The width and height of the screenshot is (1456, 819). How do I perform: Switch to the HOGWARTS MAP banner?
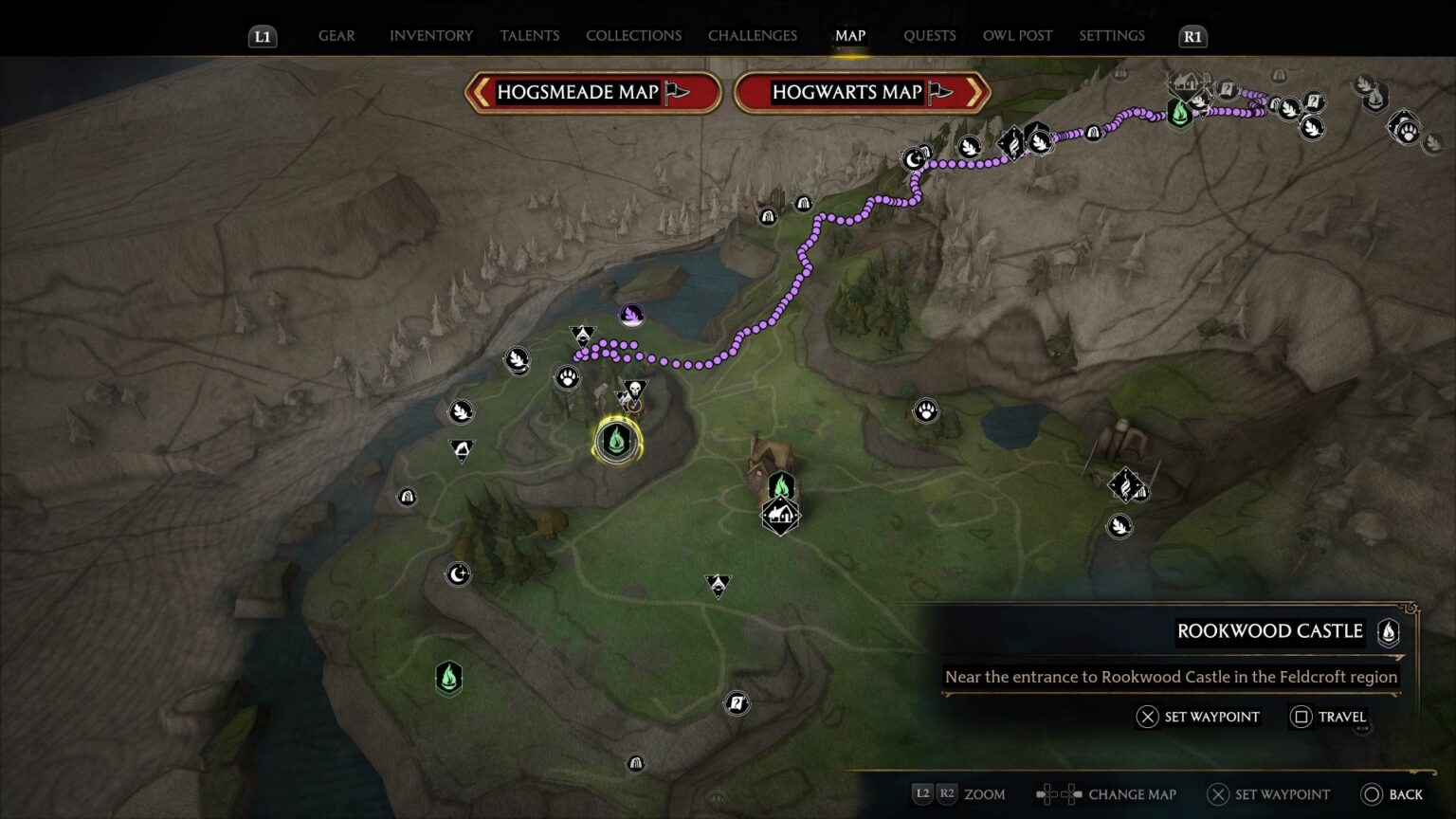tap(847, 92)
